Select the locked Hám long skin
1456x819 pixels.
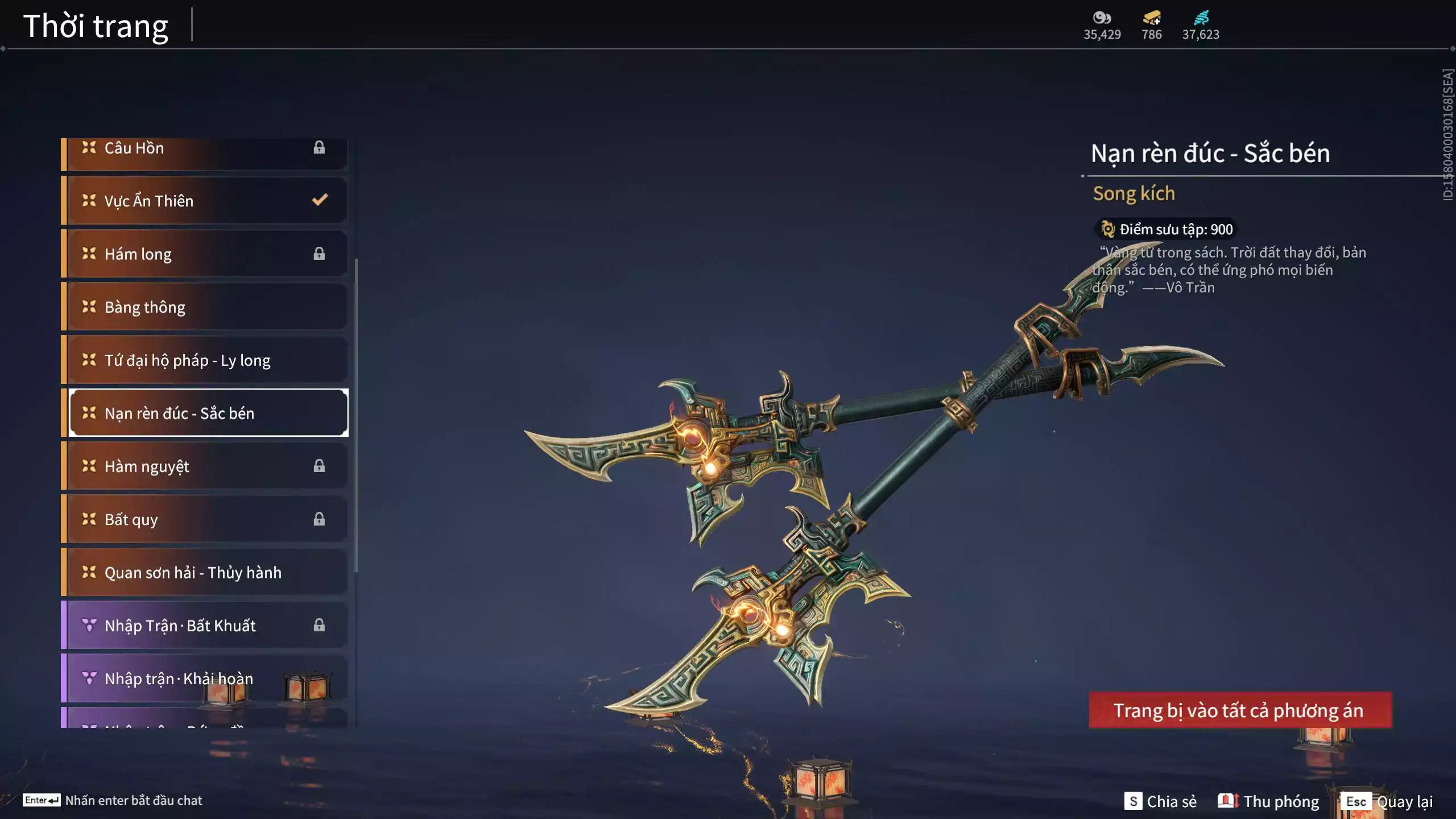[205, 254]
